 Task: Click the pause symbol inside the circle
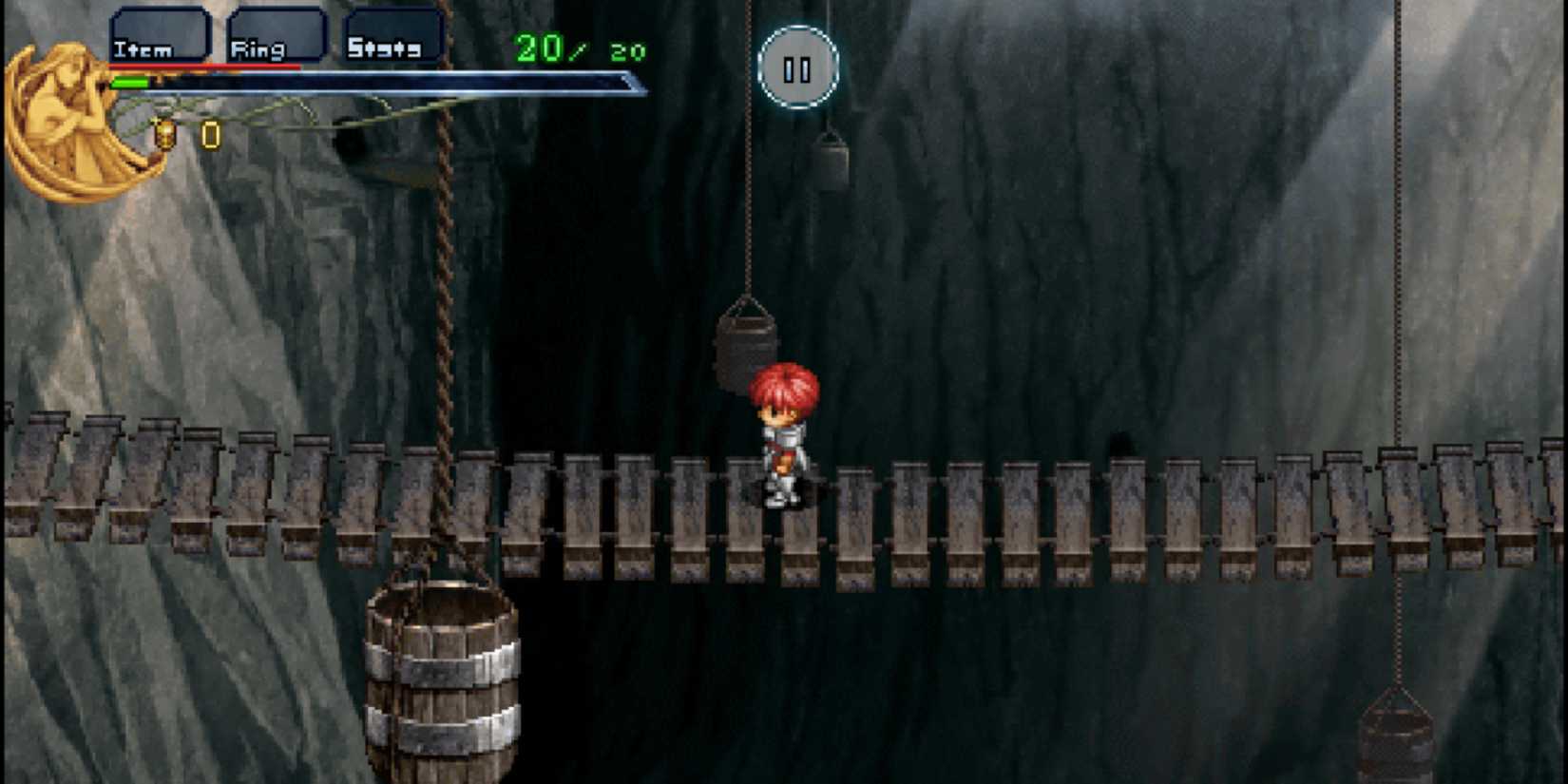[x=796, y=67]
